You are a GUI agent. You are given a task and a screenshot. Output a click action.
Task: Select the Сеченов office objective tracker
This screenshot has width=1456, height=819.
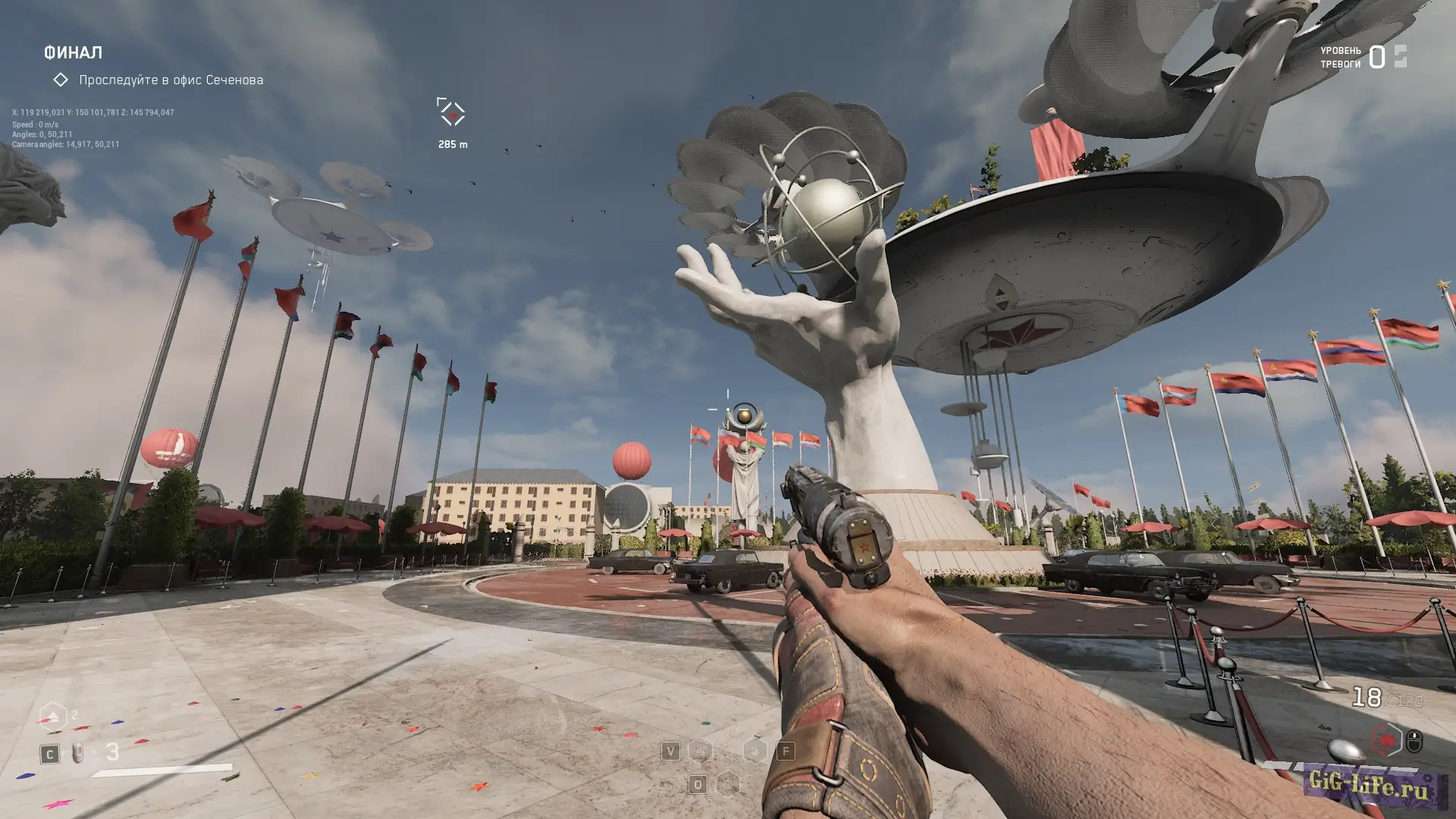coord(171,80)
